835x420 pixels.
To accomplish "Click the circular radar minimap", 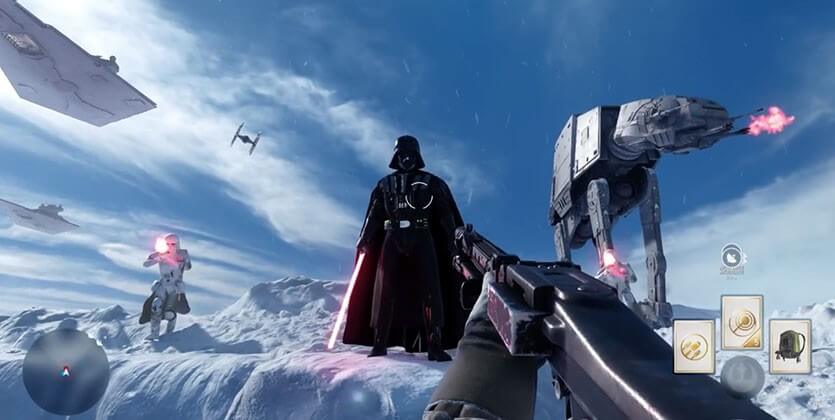I will pos(65,371).
